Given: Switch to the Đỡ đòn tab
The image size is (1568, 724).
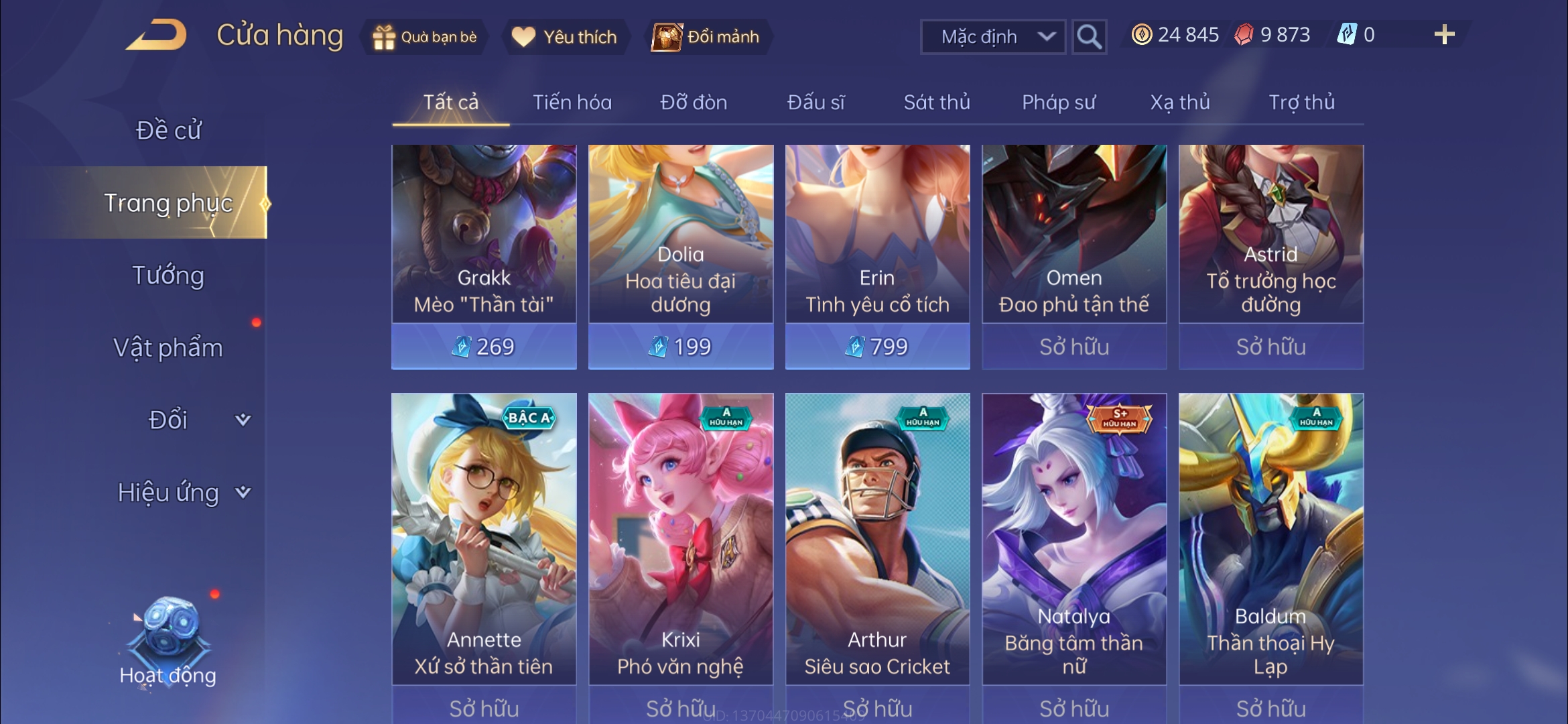Looking at the screenshot, I should pos(694,103).
